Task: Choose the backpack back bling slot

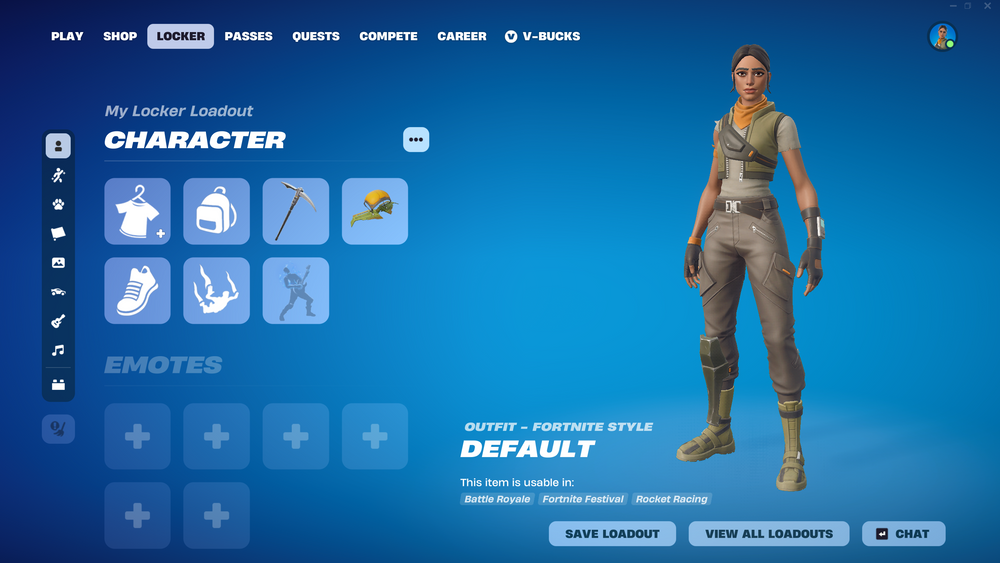Action: coord(216,211)
